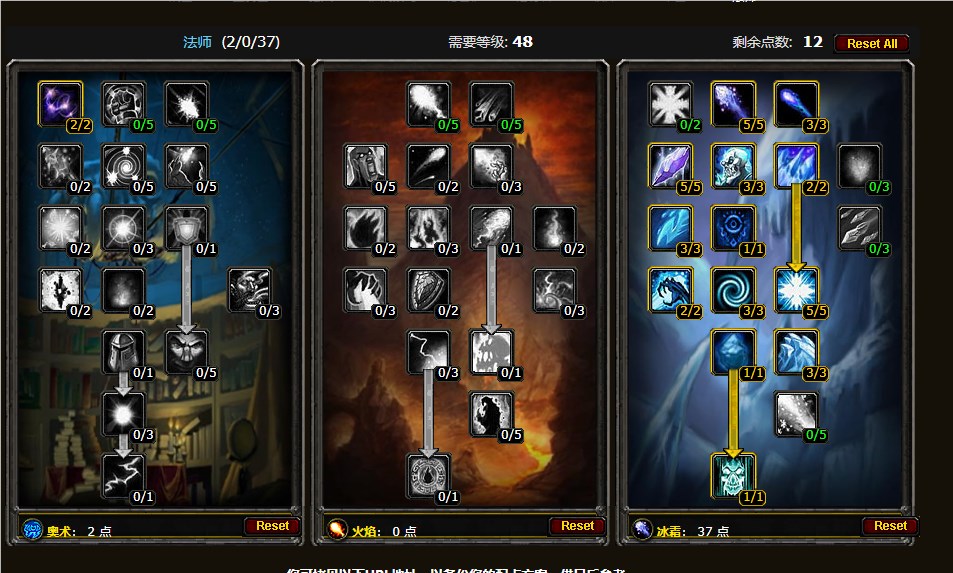
Task: Reset the Fire (火焰) talent tree
Action: tap(577, 526)
